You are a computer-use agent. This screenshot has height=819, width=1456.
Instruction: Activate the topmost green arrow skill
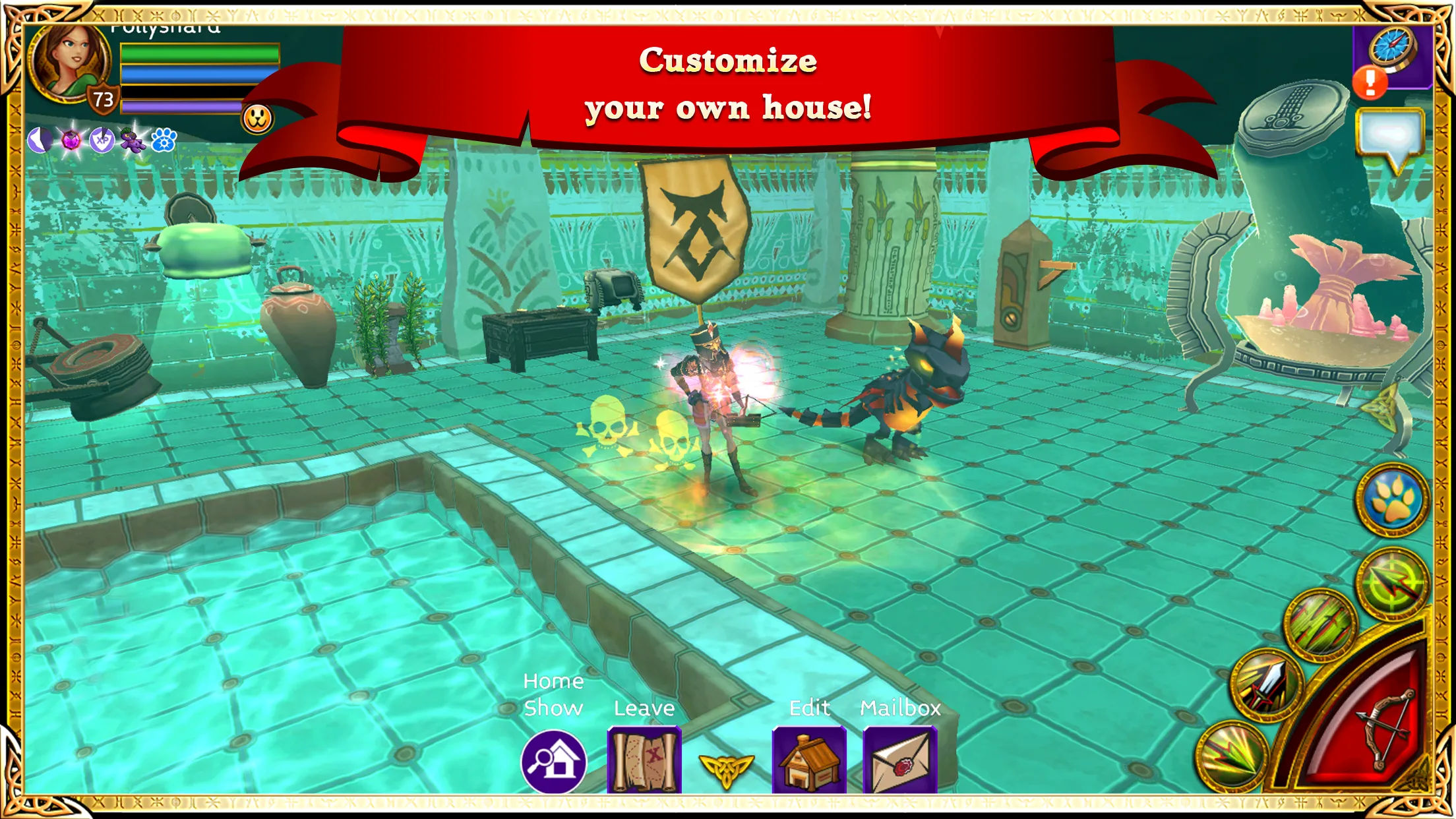(1392, 582)
